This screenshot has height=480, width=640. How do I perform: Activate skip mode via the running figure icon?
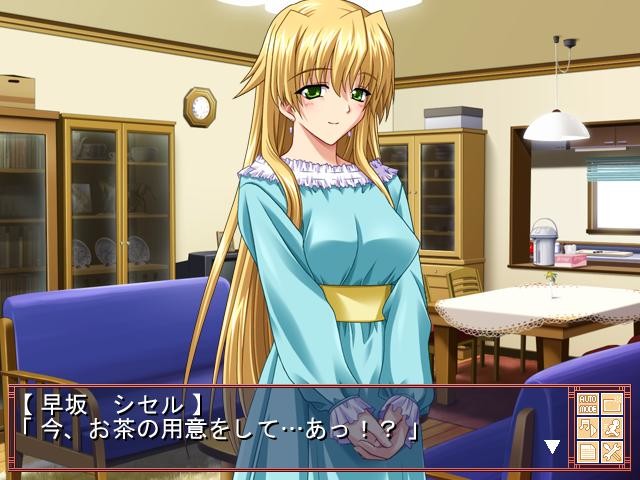coord(612,427)
